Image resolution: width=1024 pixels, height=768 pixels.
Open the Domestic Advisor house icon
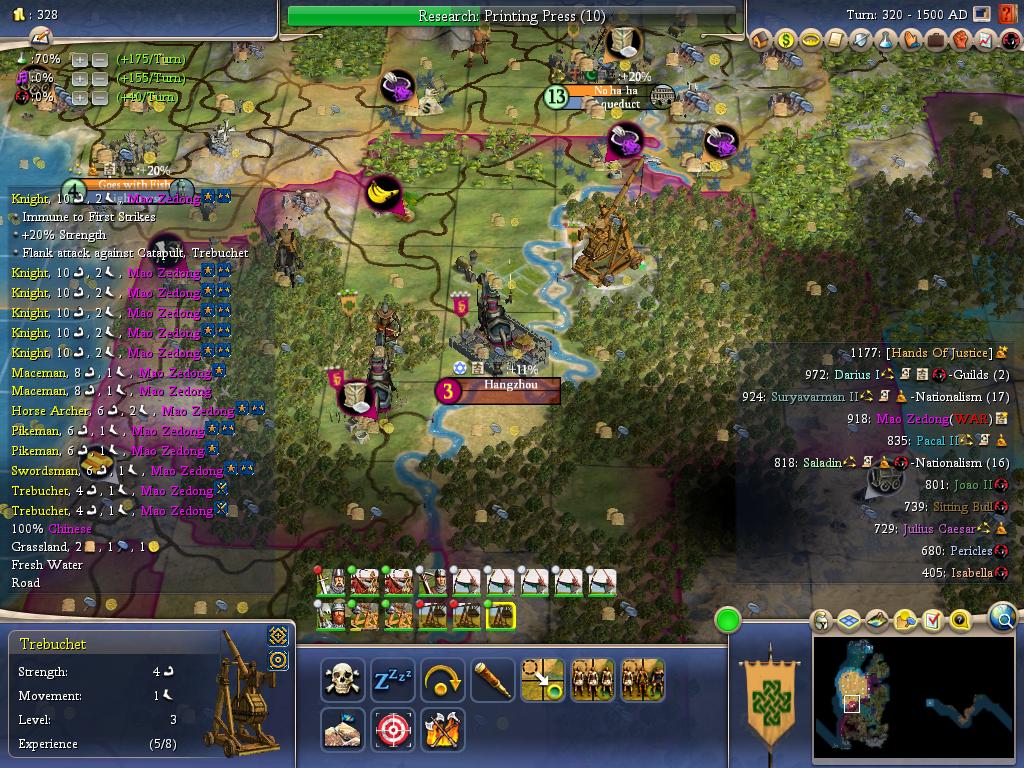(760, 40)
